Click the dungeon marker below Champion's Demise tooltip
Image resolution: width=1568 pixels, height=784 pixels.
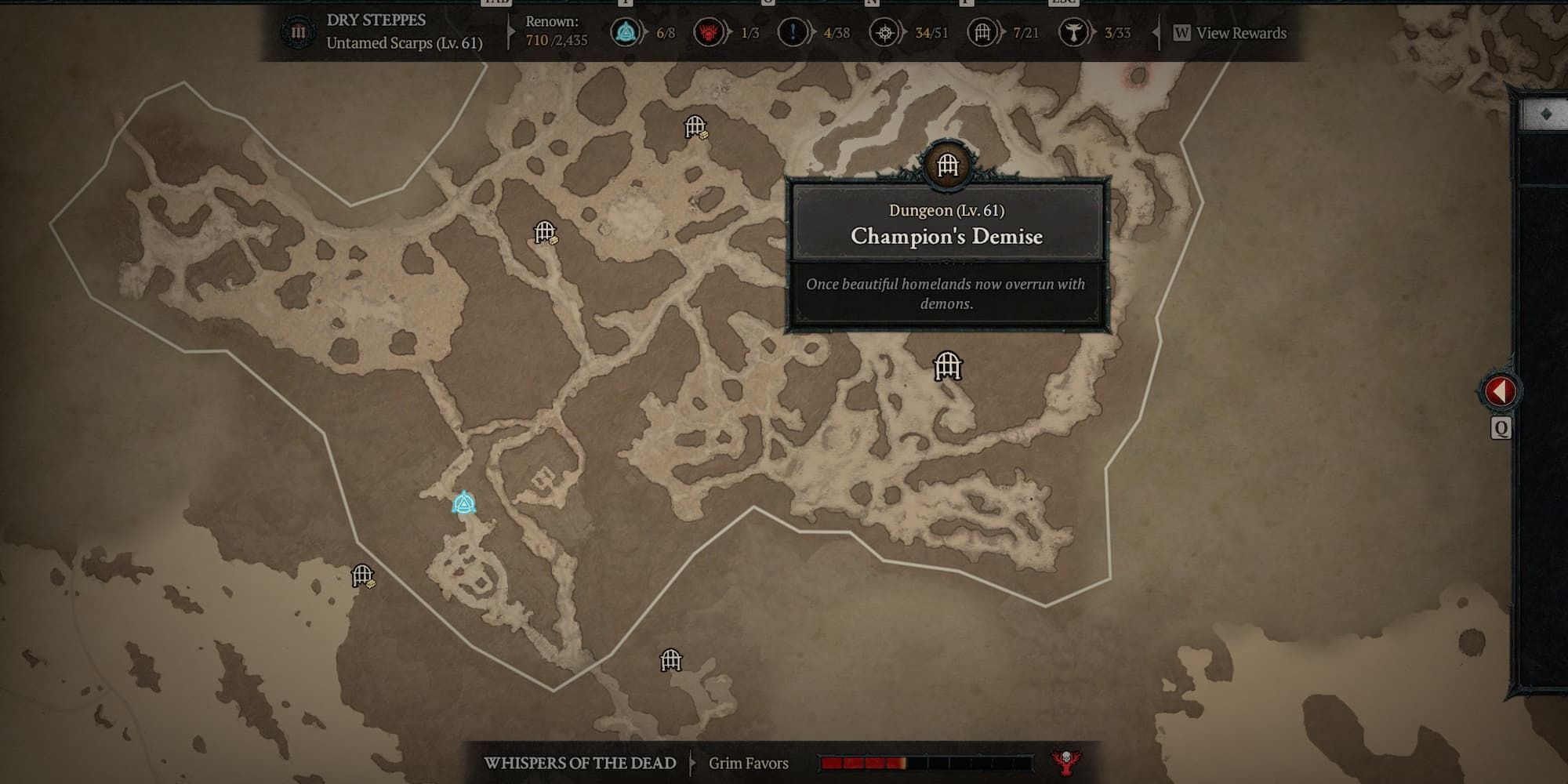[x=947, y=366]
